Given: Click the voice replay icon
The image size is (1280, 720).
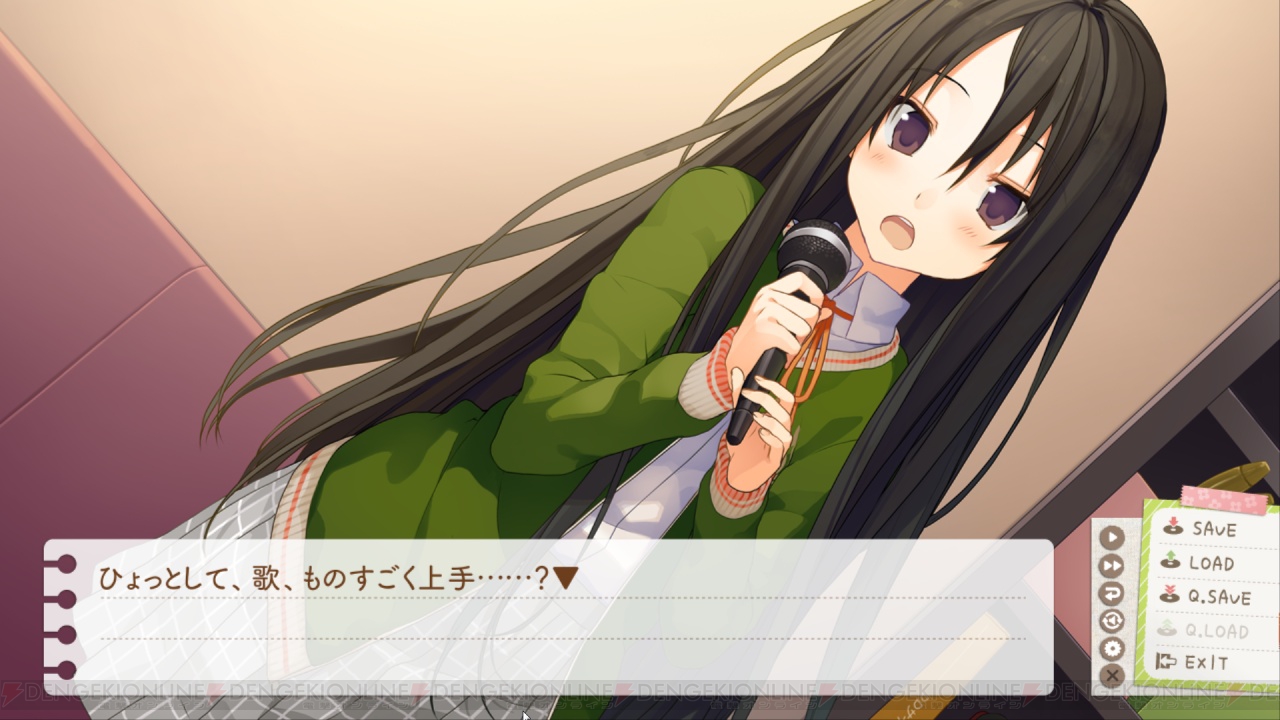Looking at the screenshot, I should (x=1112, y=620).
